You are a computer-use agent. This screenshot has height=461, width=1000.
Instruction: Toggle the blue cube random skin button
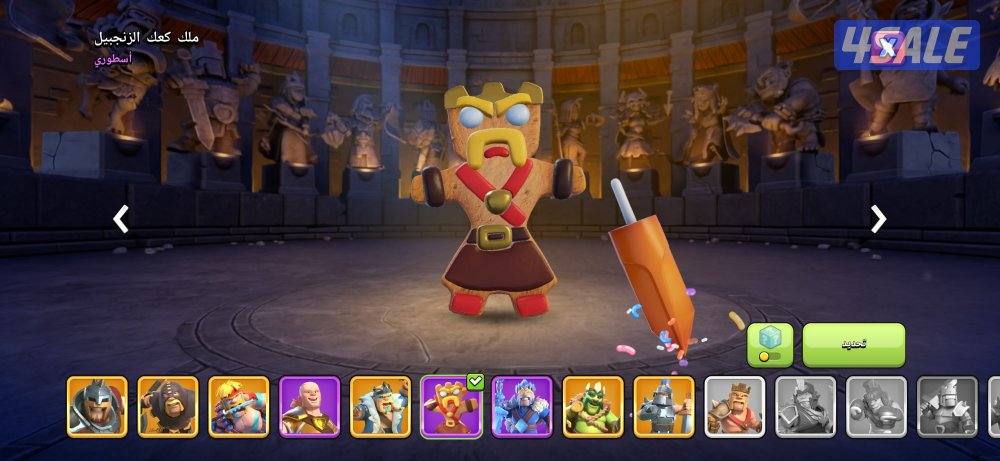click(x=770, y=345)
